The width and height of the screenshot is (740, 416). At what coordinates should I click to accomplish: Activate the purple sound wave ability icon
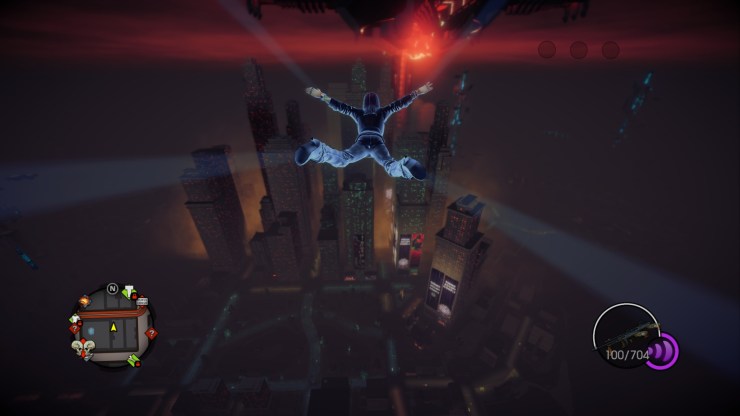662,351
